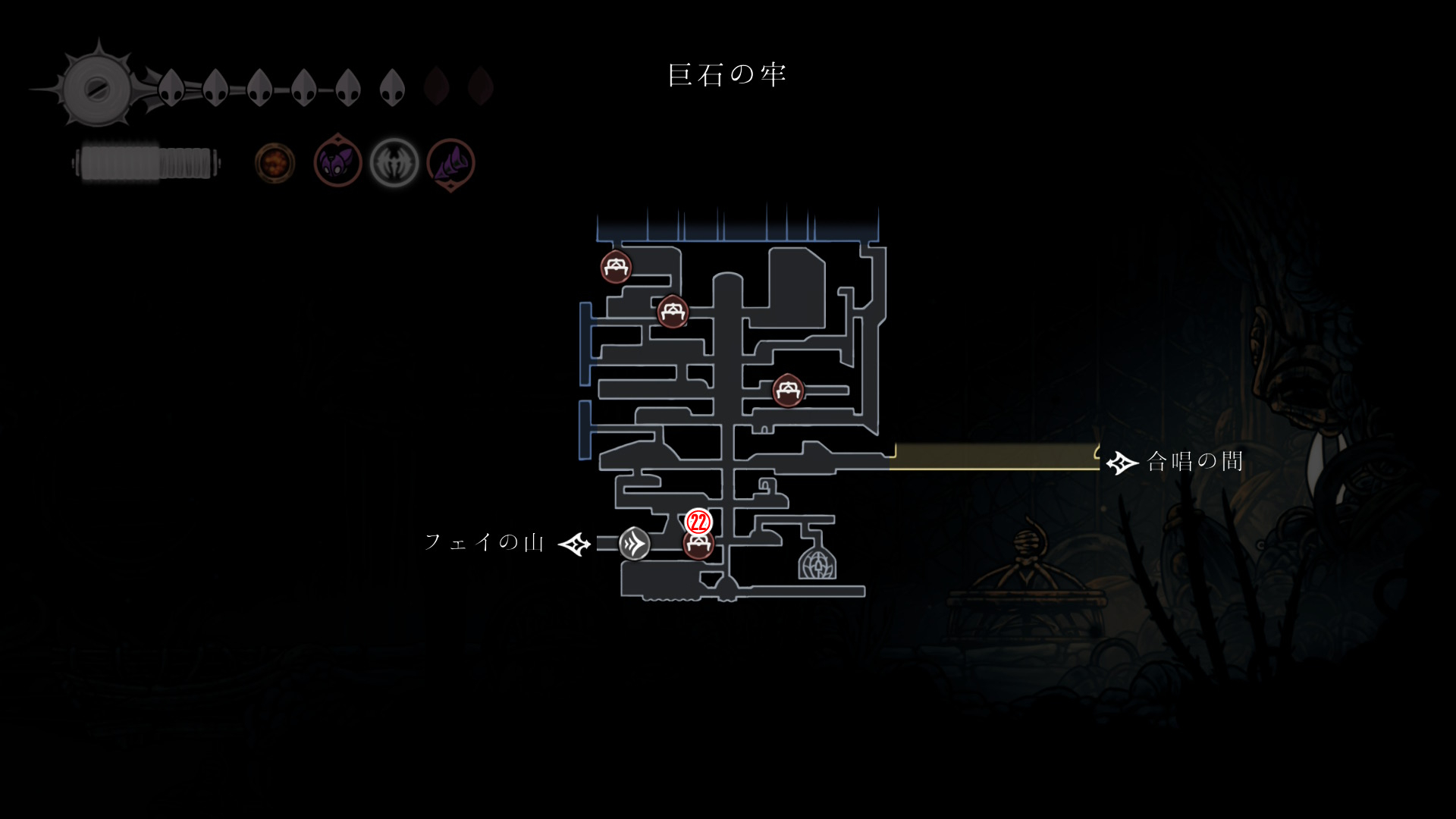Click the bench marker nearest the map's top edge

click(616, 267)
